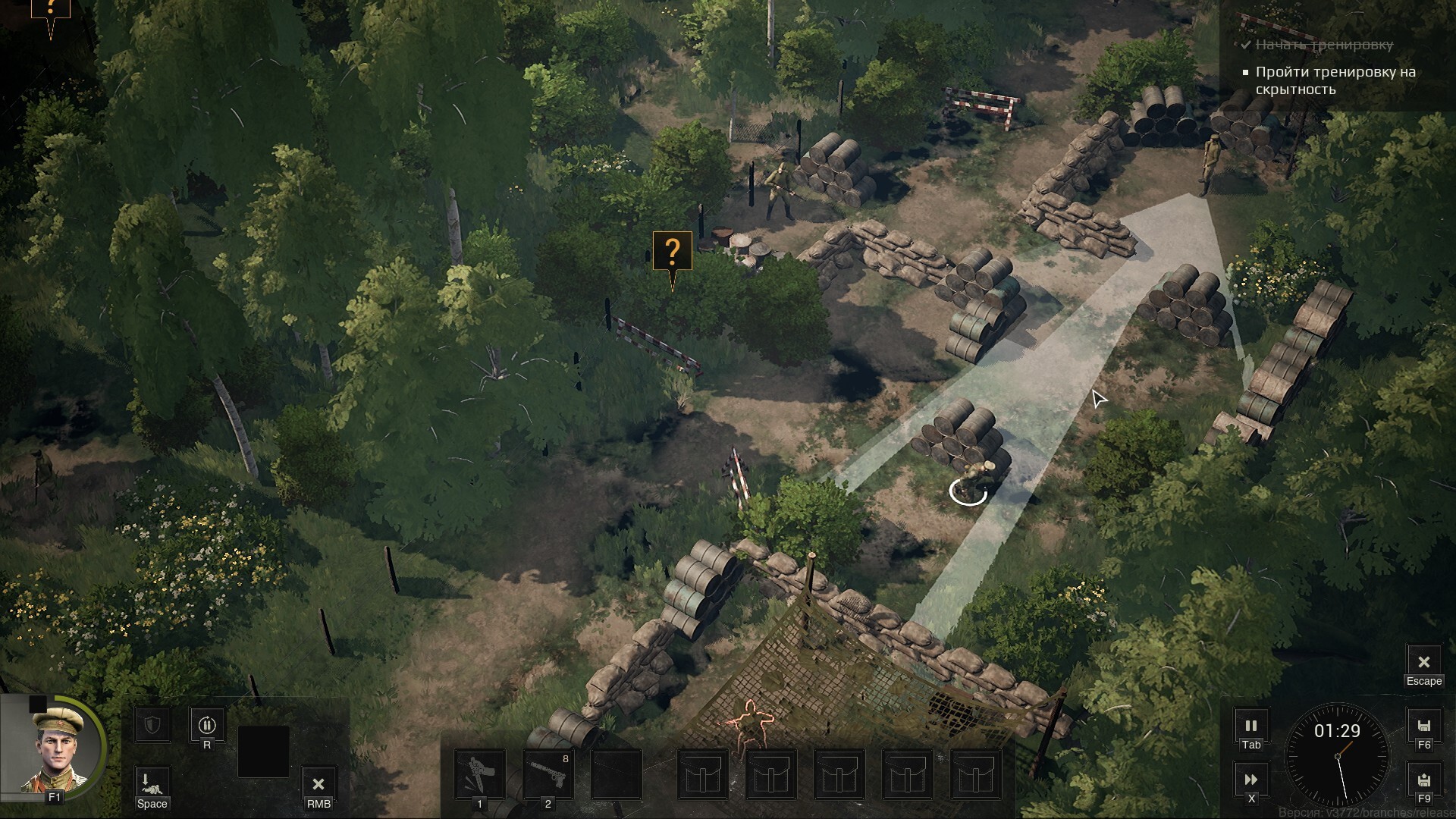Click the question mark marker in the top-left corner
1456x819 pixels.
click(51, 10)
